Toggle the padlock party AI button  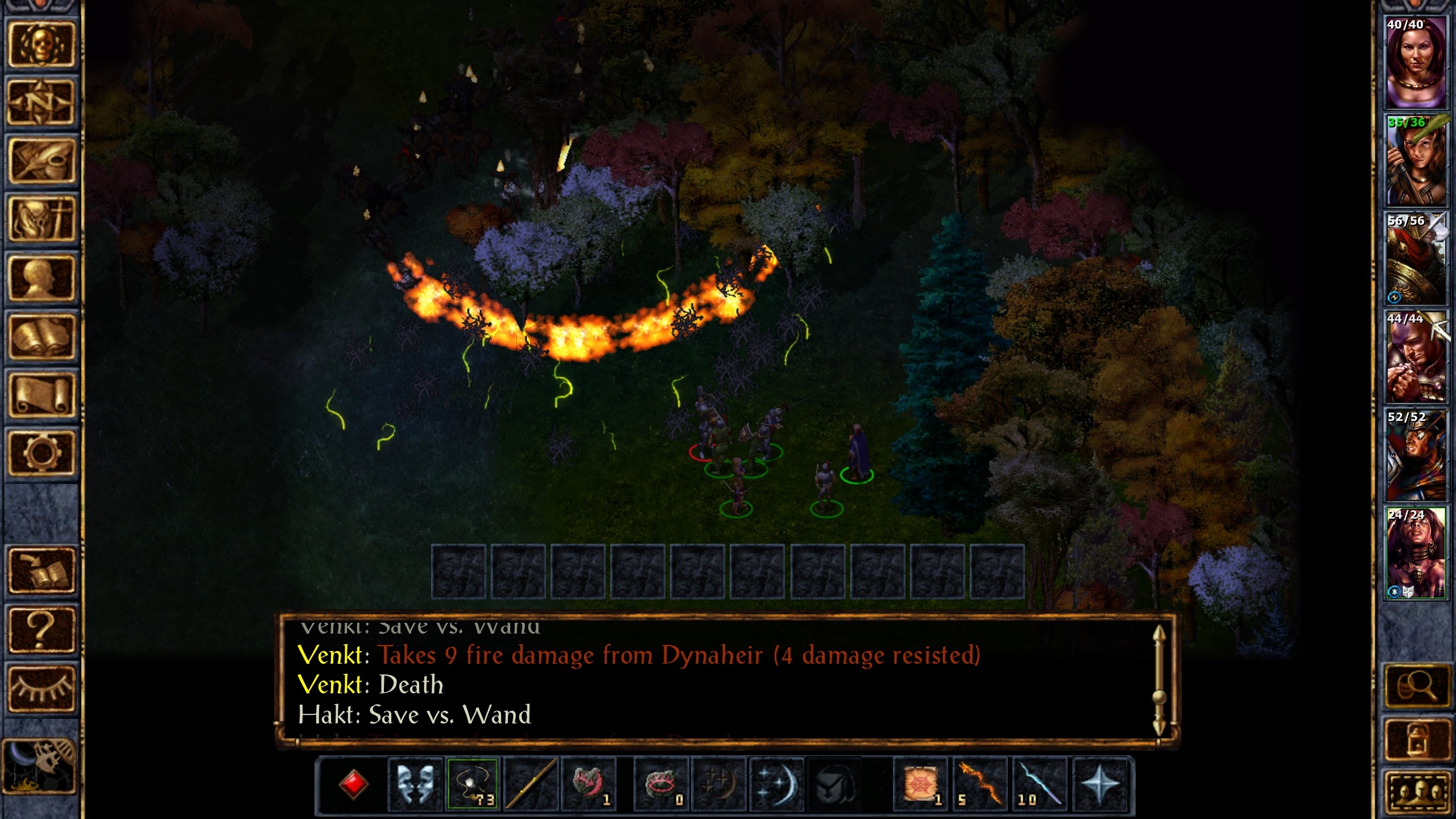click(x=1418, y=739)
